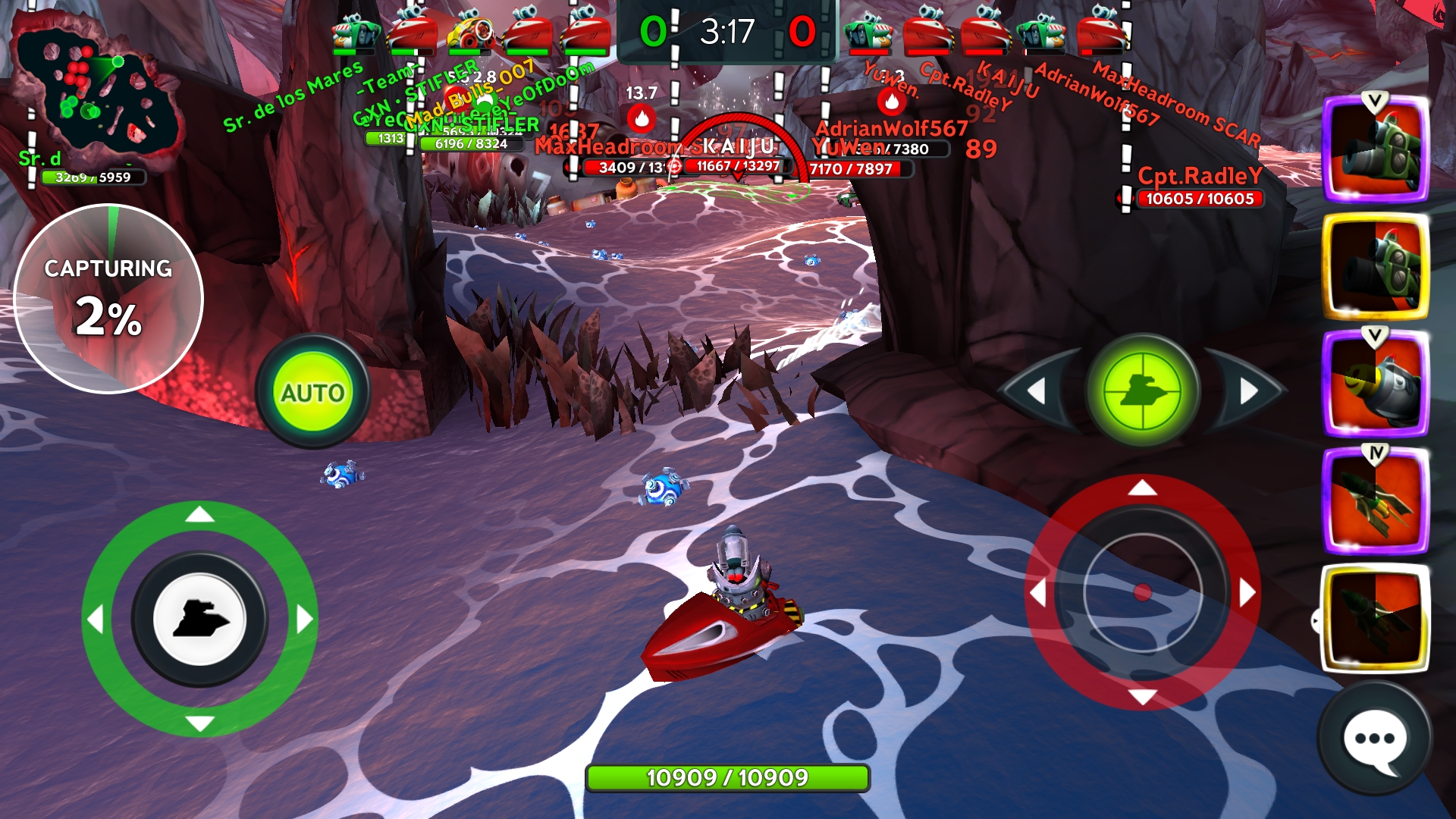Aim right with the red joystick's right arrow
Screen dimensions: 1456x819
pos(1247,592)
